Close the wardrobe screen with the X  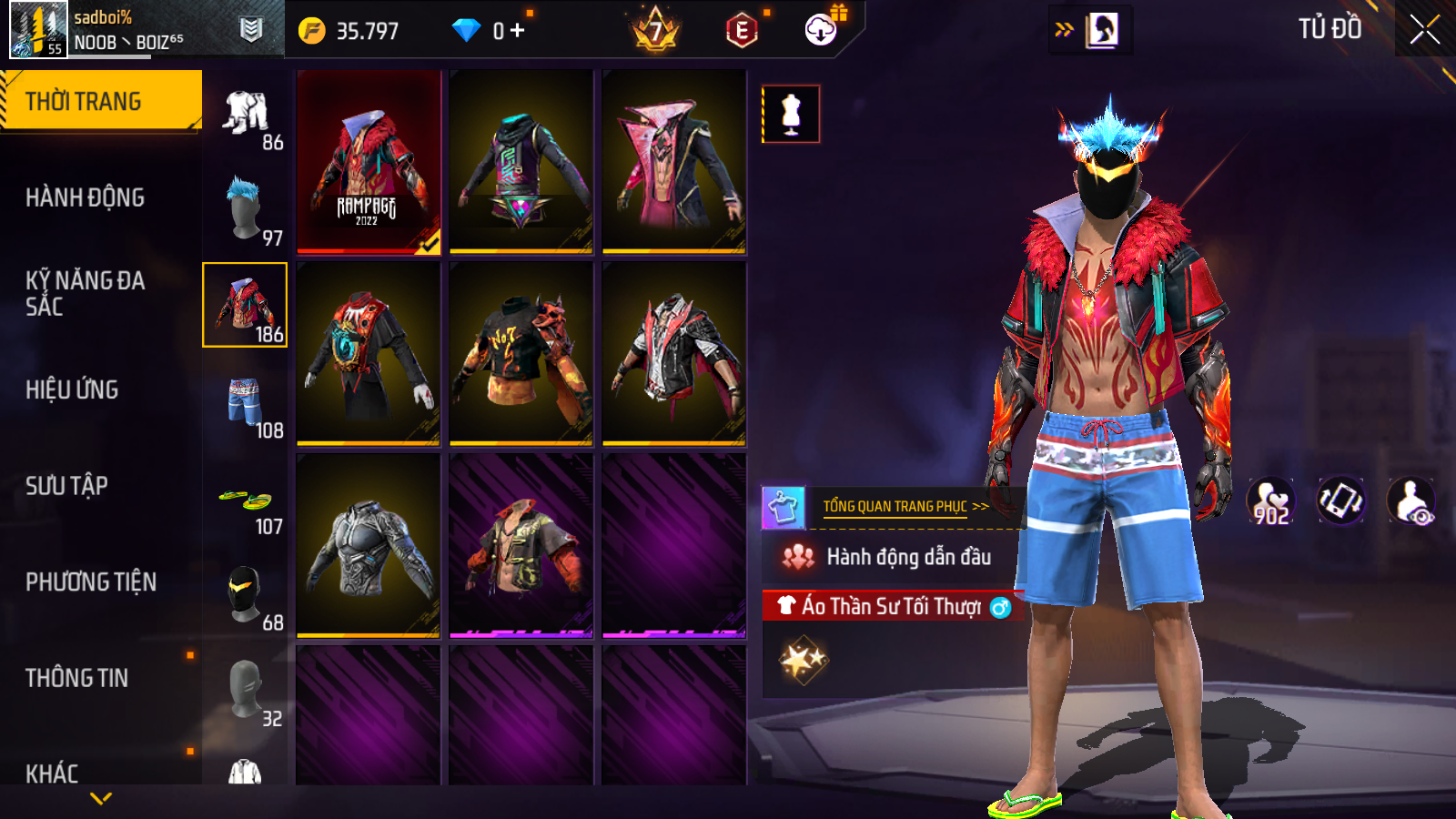coord(1424,30)
